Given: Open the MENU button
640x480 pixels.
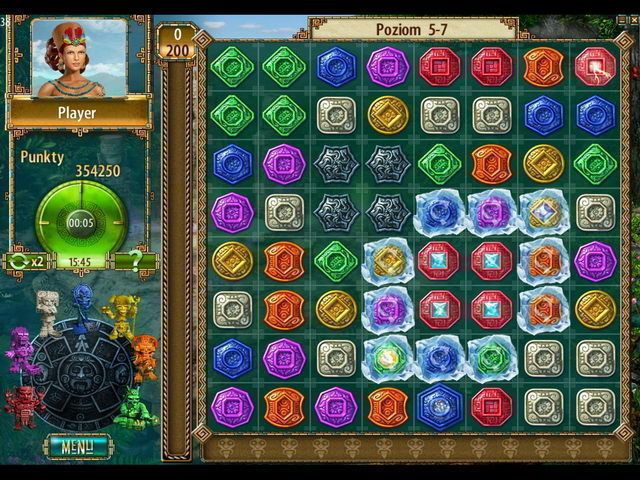Looking at the screenshot, I should coord(77,446).
